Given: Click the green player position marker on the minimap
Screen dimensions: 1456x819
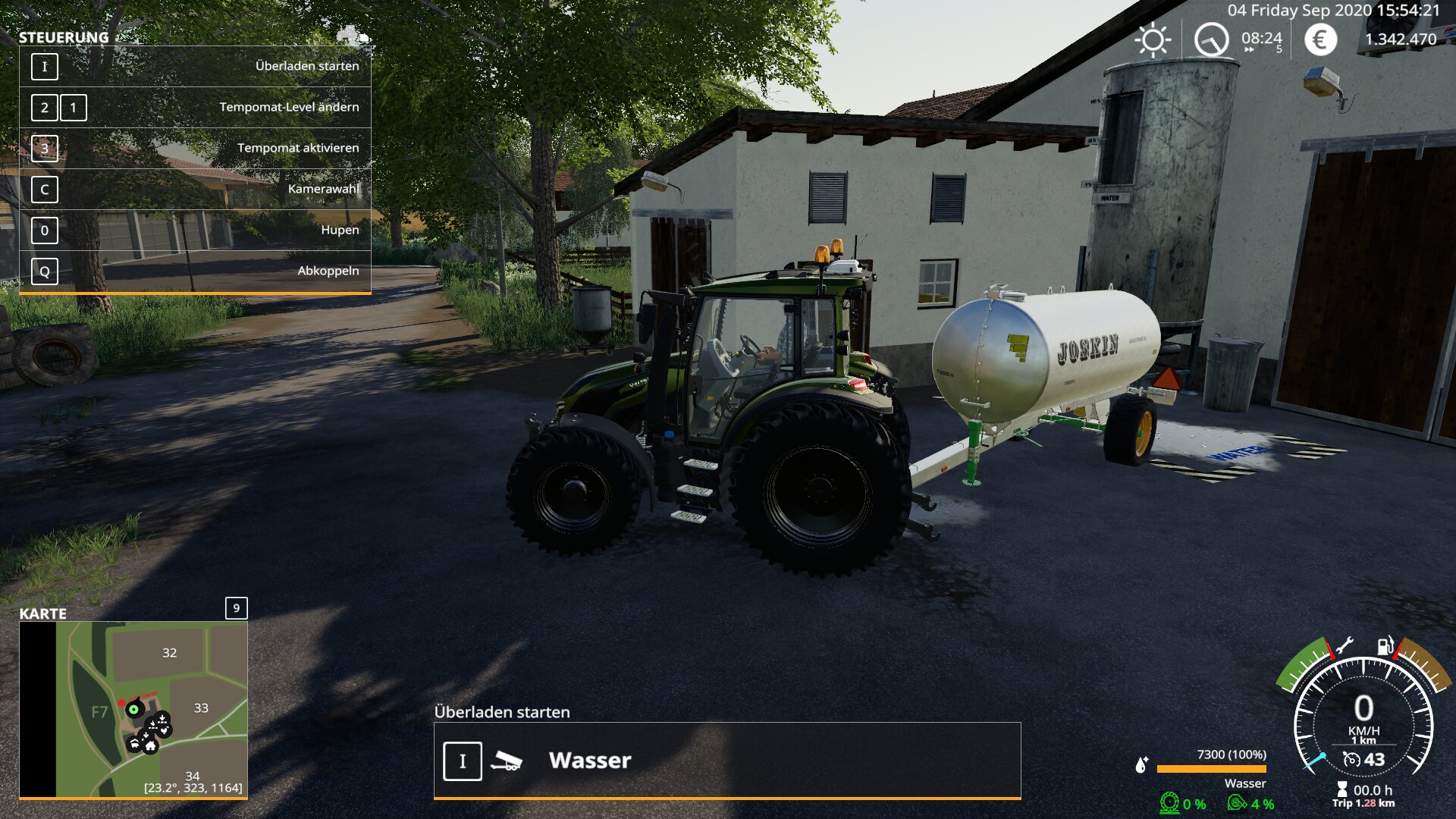Looking at the screenshot, I should [134, 710].
